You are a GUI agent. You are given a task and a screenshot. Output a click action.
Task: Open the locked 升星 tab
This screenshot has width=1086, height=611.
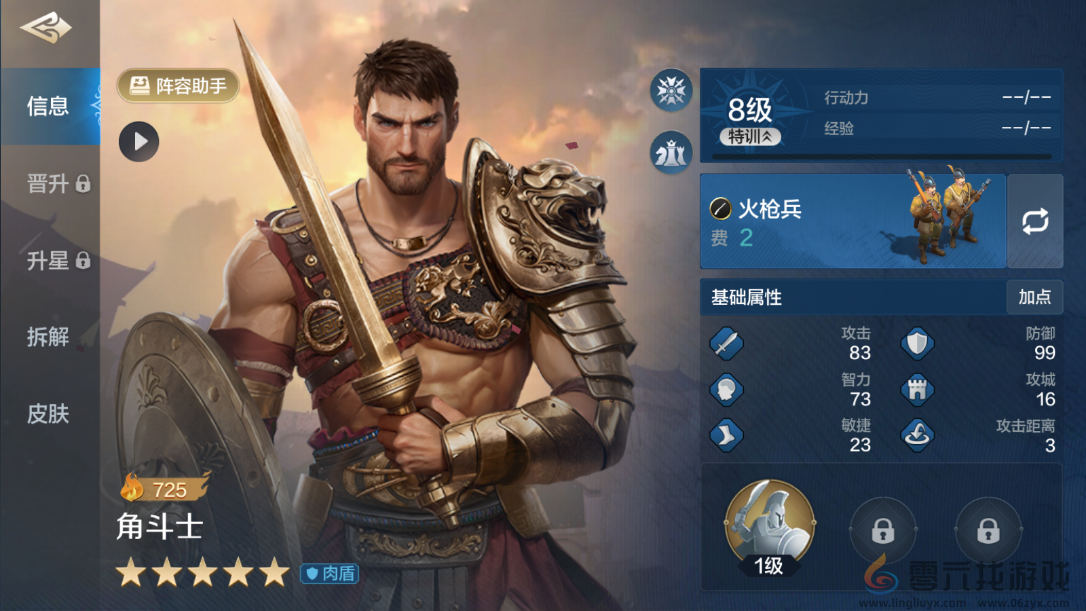point(57,261)
